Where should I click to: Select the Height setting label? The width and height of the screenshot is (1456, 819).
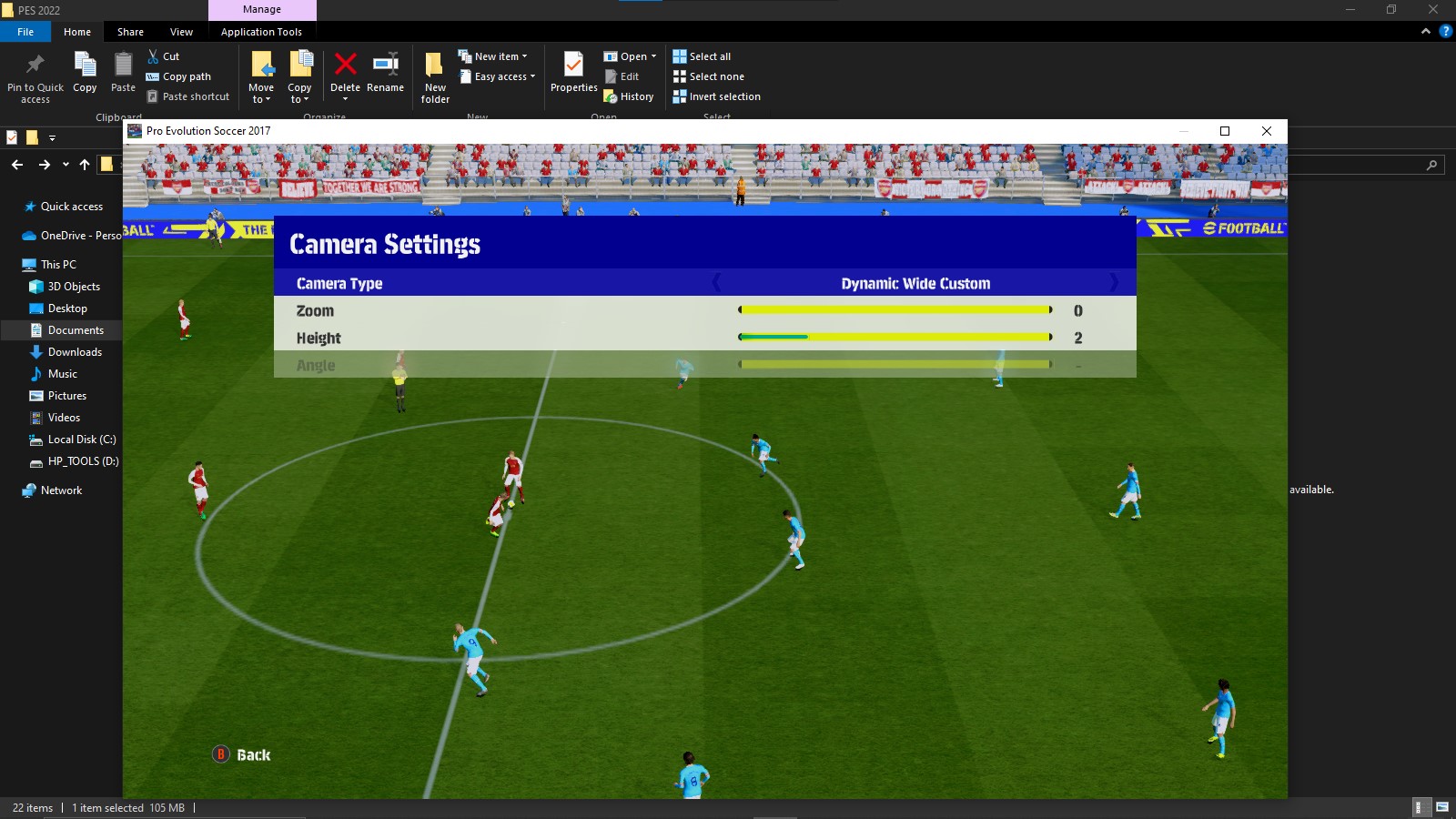coord(318,339)
